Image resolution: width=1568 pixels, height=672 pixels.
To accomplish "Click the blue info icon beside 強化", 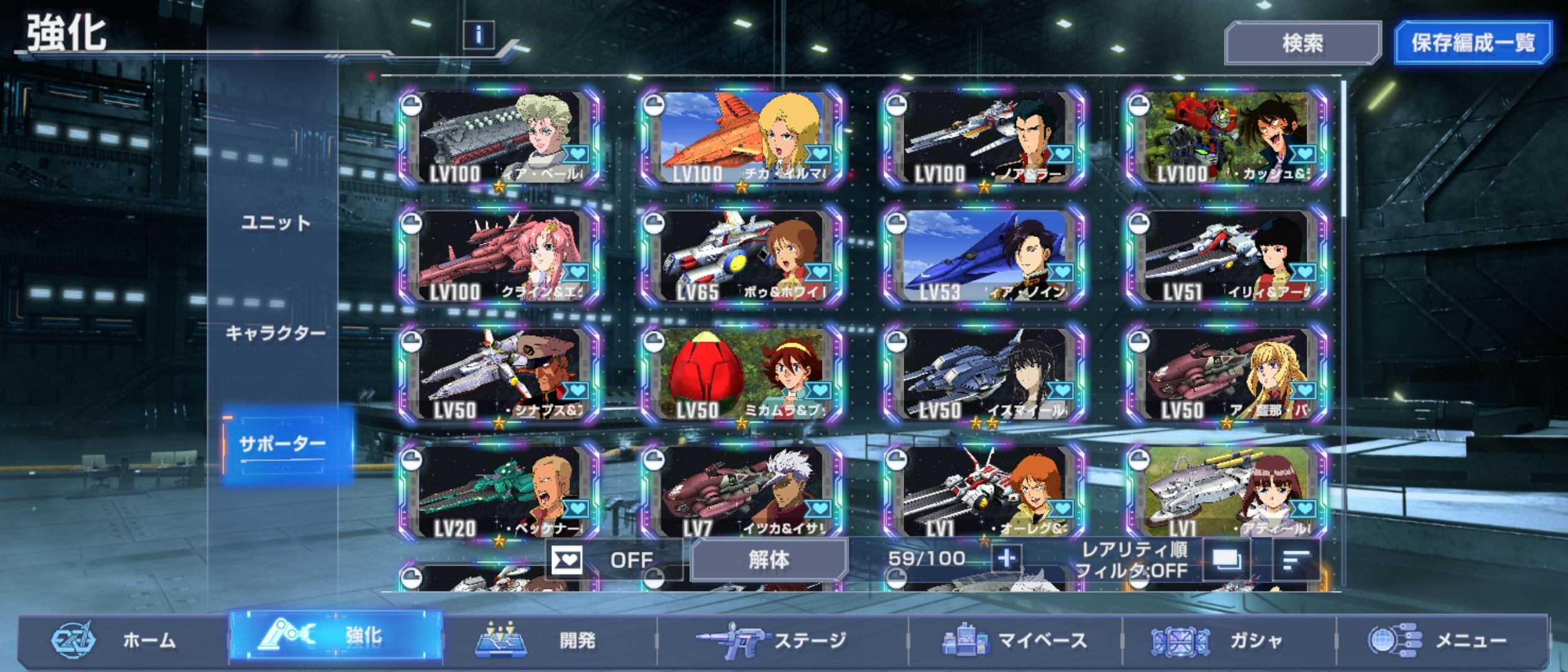I will (478, 35).
